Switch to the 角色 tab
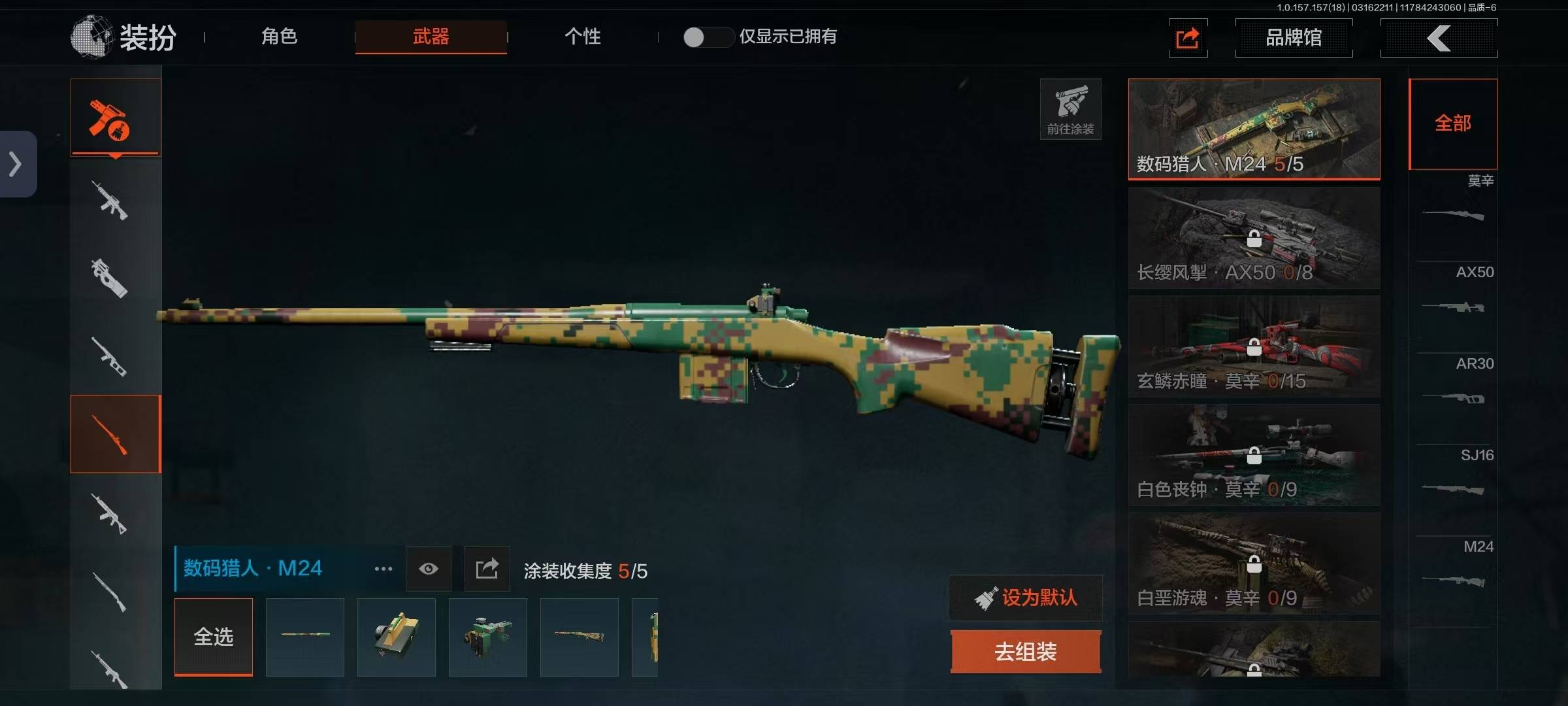 (x=279, y=37)
